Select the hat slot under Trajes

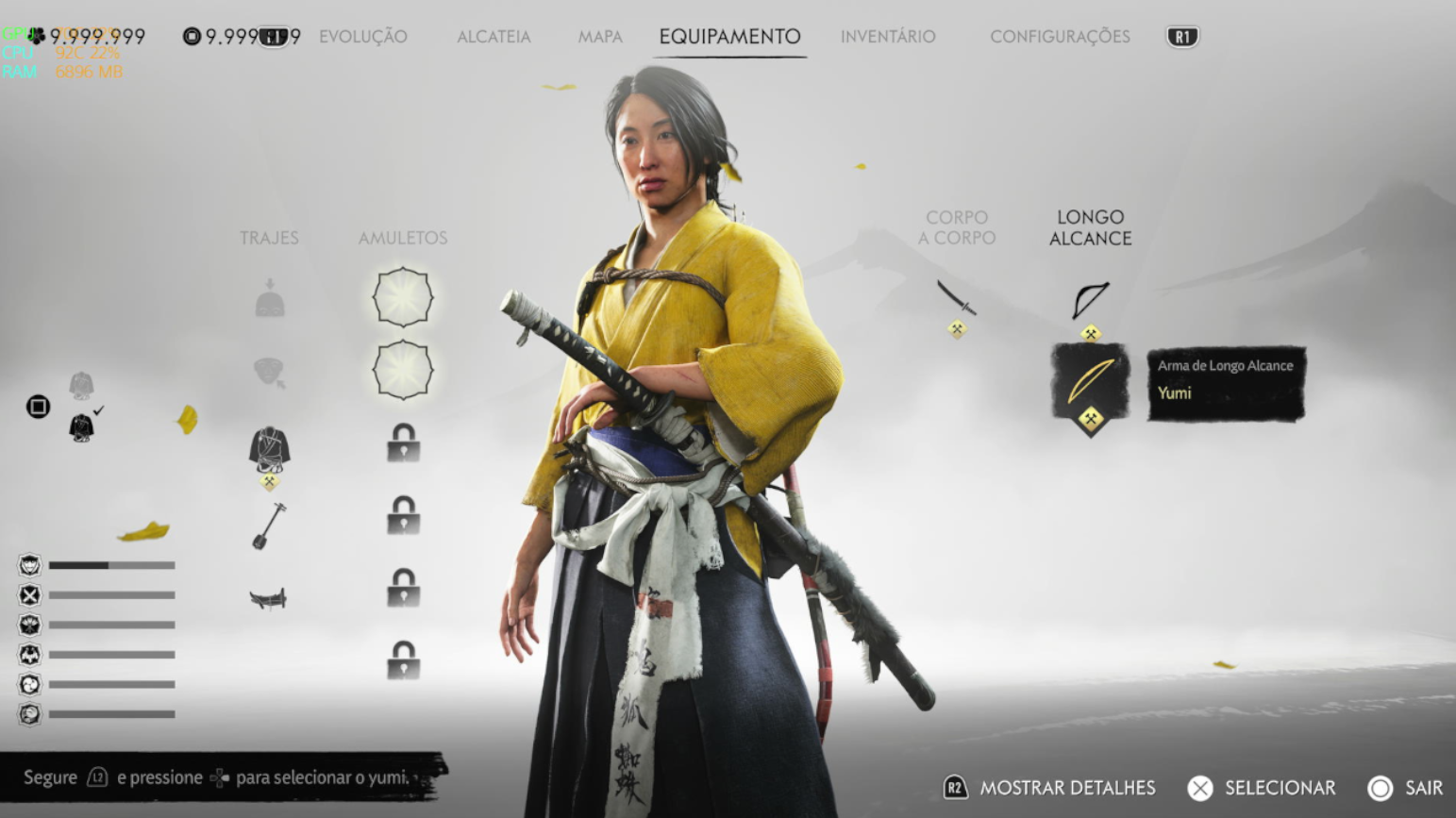click(270, 299)
